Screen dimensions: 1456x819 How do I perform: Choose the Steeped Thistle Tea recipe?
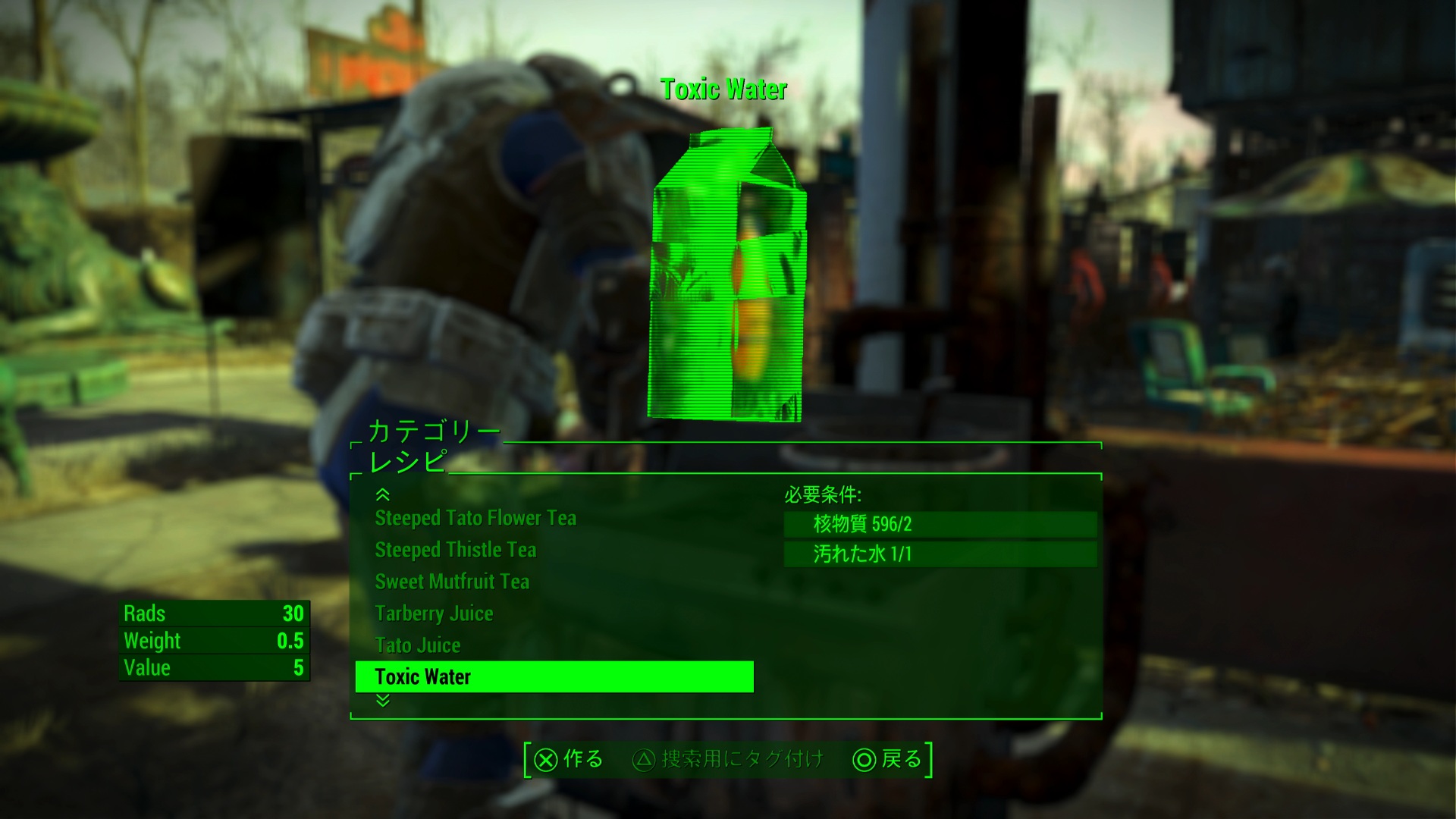(x=455, y=550)
